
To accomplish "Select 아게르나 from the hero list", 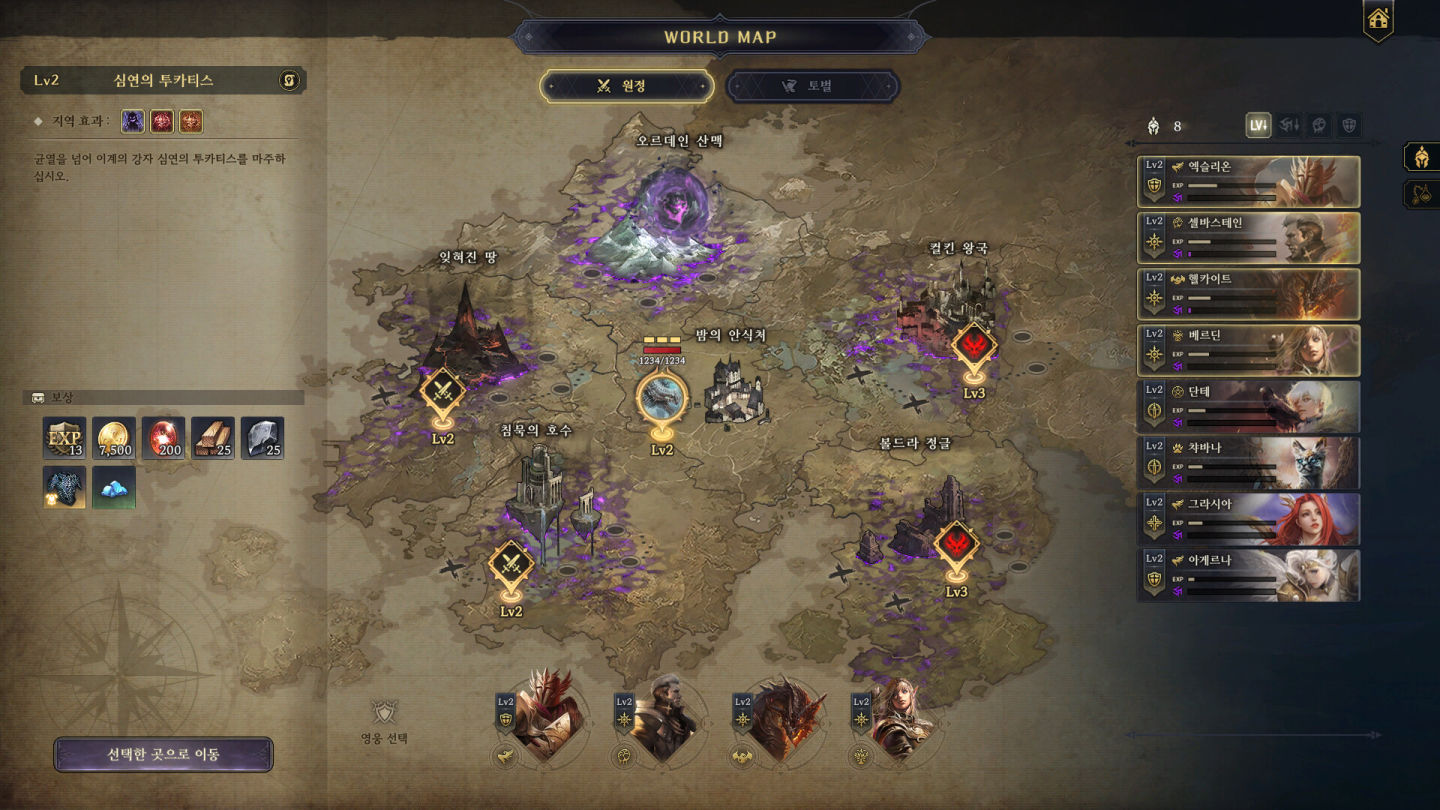I will [x=1248, y=574].
